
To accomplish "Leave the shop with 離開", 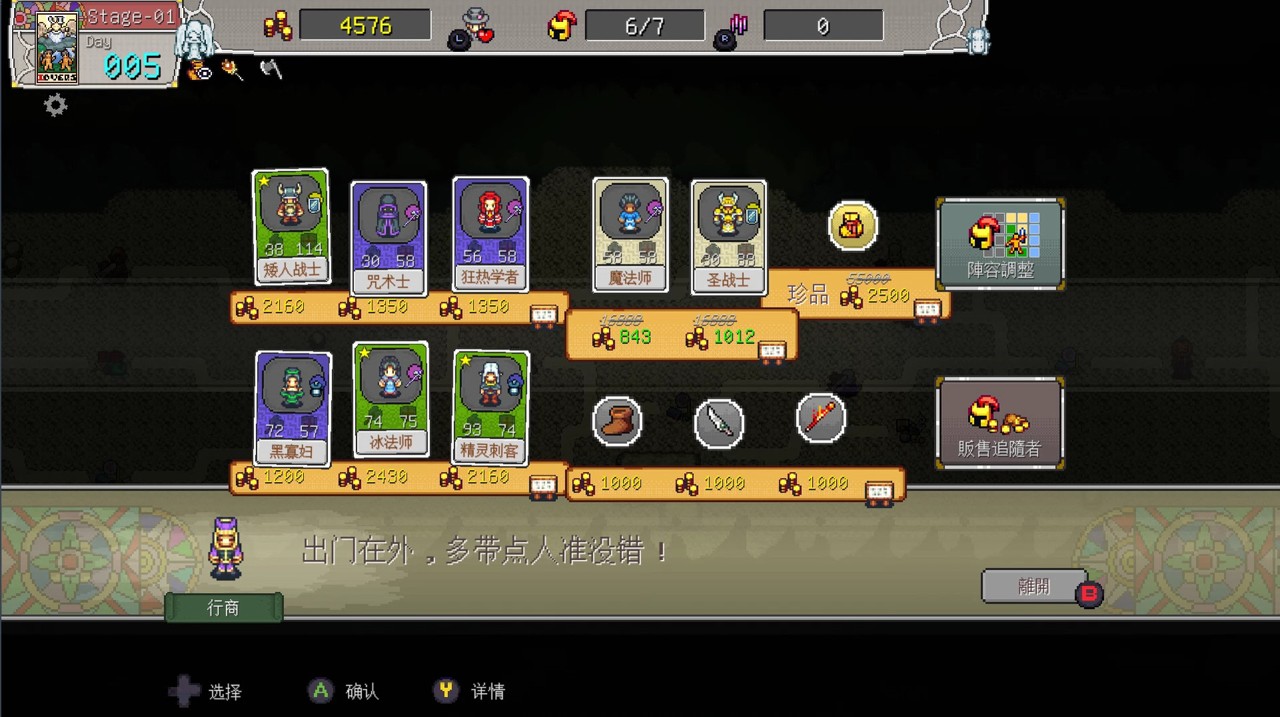I will [x=1034, y=587].
